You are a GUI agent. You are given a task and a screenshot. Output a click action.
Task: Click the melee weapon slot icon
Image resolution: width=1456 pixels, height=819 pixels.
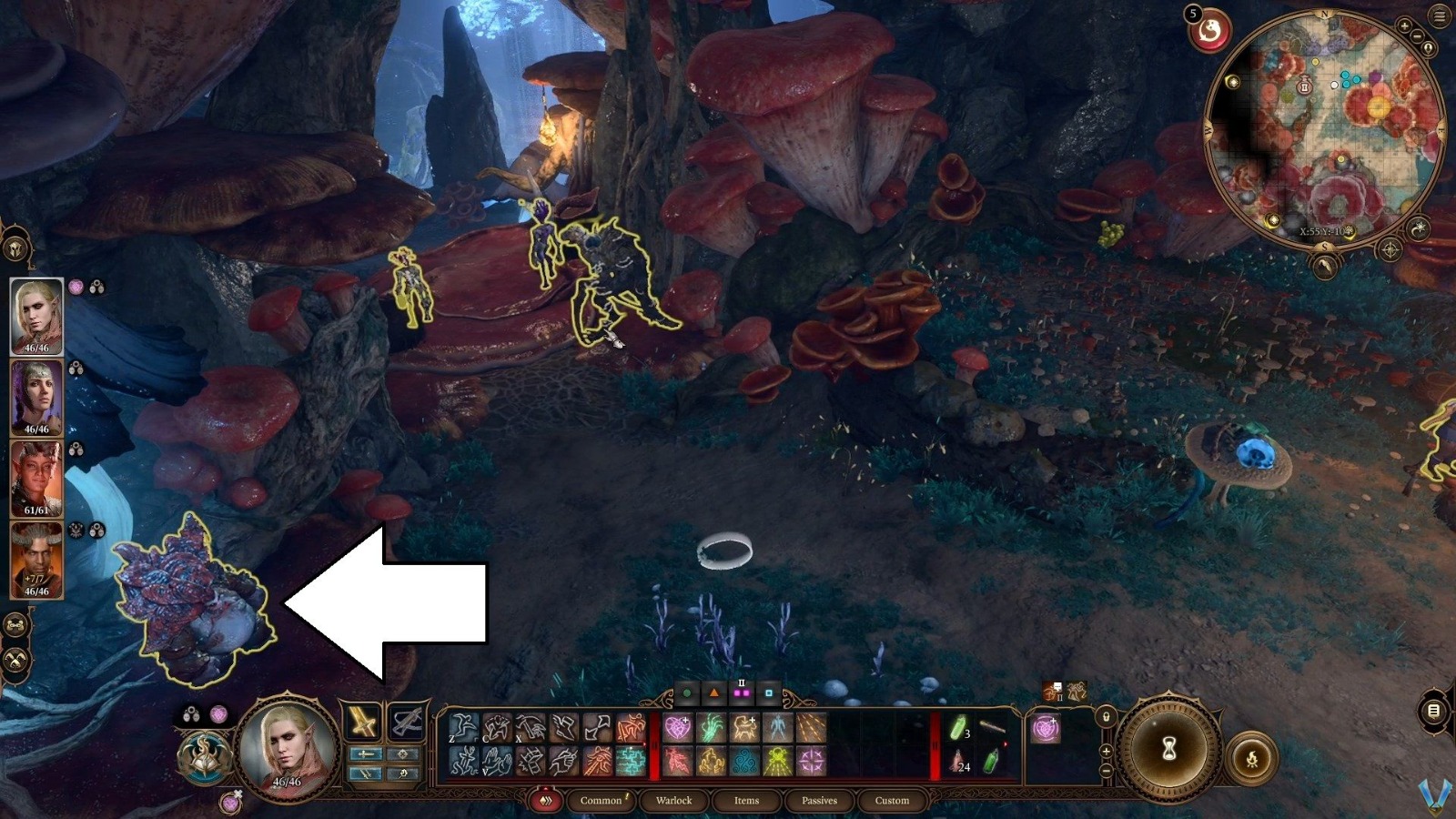362,722
